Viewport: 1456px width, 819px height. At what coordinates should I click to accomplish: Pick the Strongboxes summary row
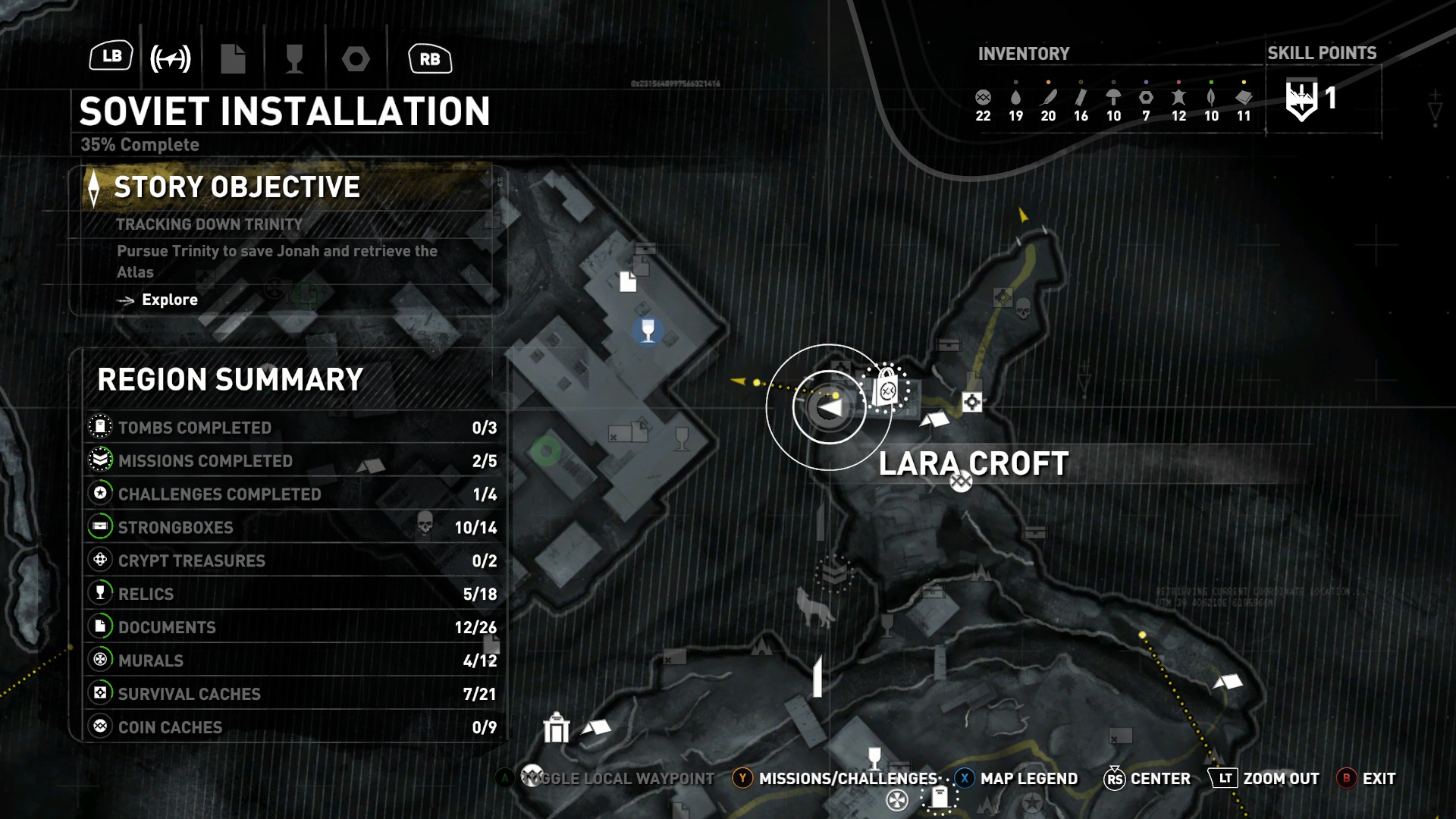(x=292, y=528)
